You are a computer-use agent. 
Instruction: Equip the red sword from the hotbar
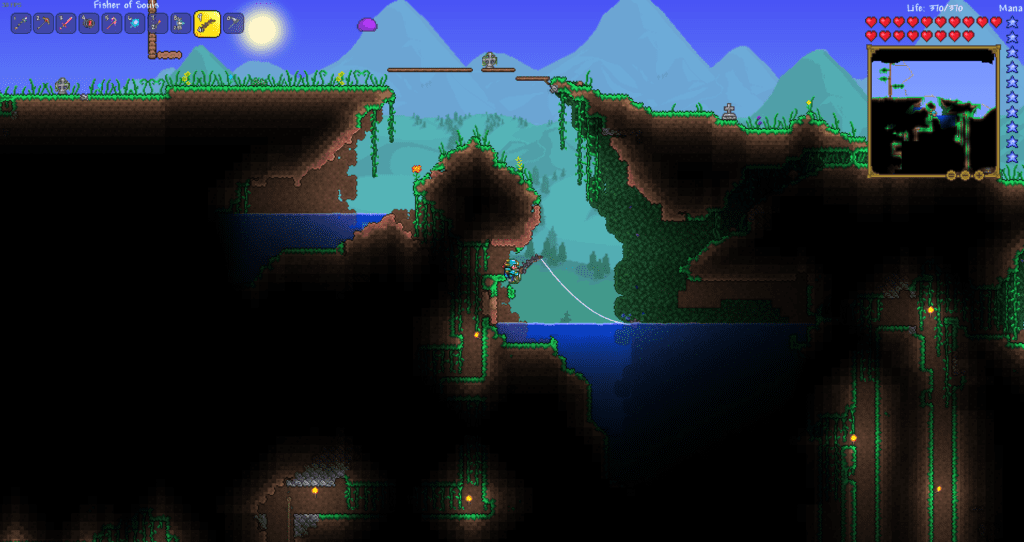pos(66,23)
